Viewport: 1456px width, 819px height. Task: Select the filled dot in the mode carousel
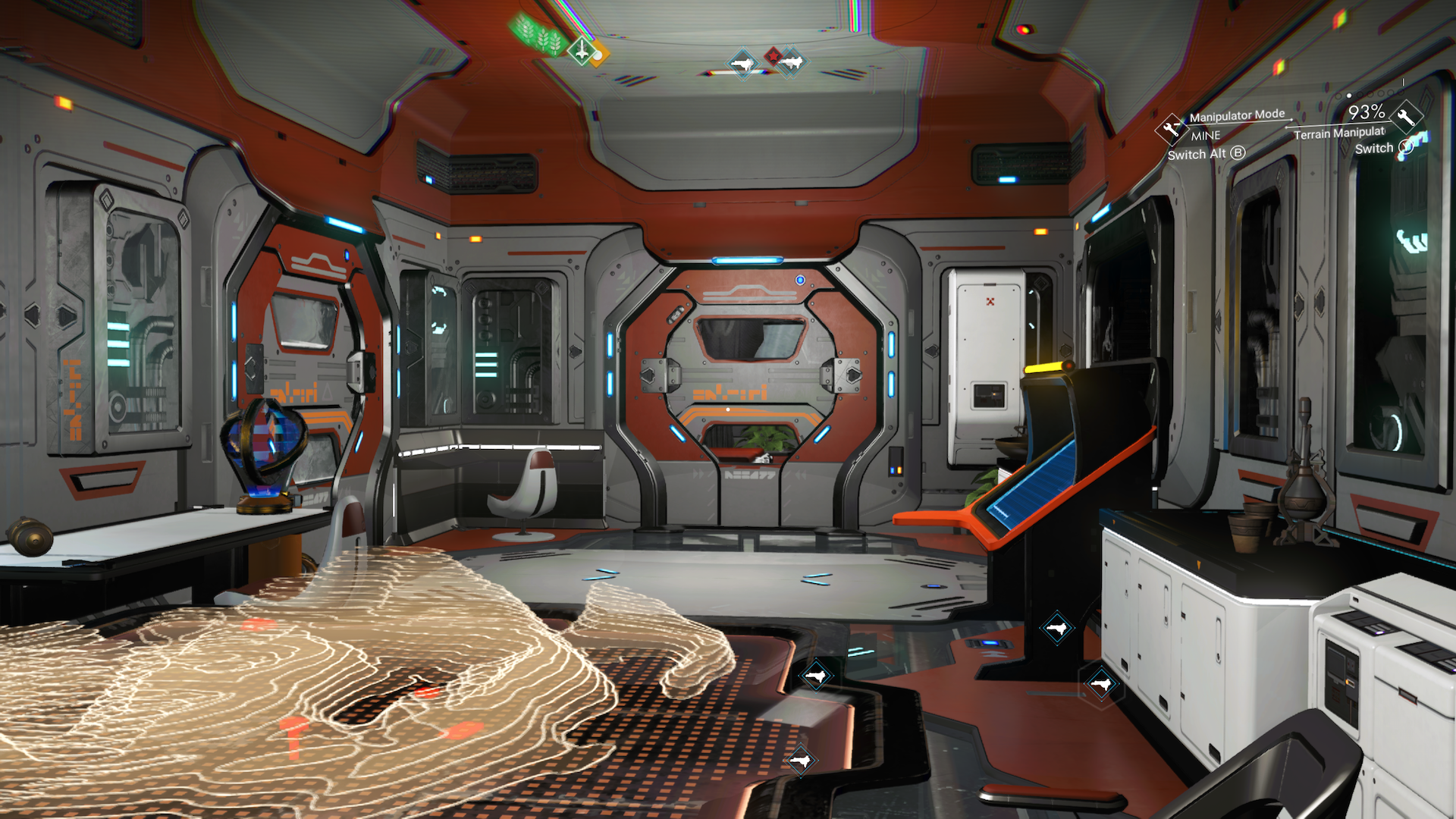(x=1349, y=96)
